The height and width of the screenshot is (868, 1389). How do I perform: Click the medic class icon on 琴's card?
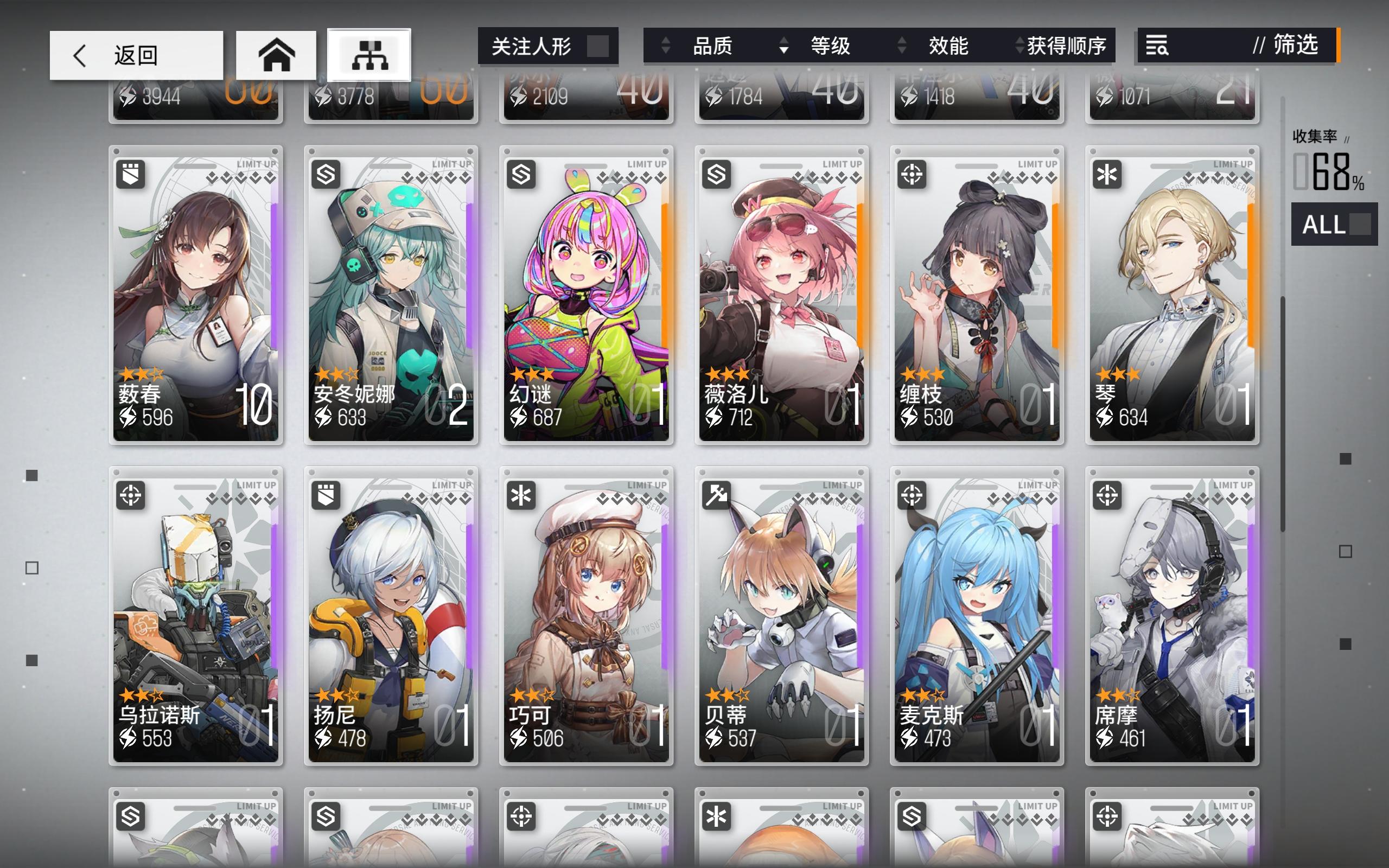[x=1108, y=174]
